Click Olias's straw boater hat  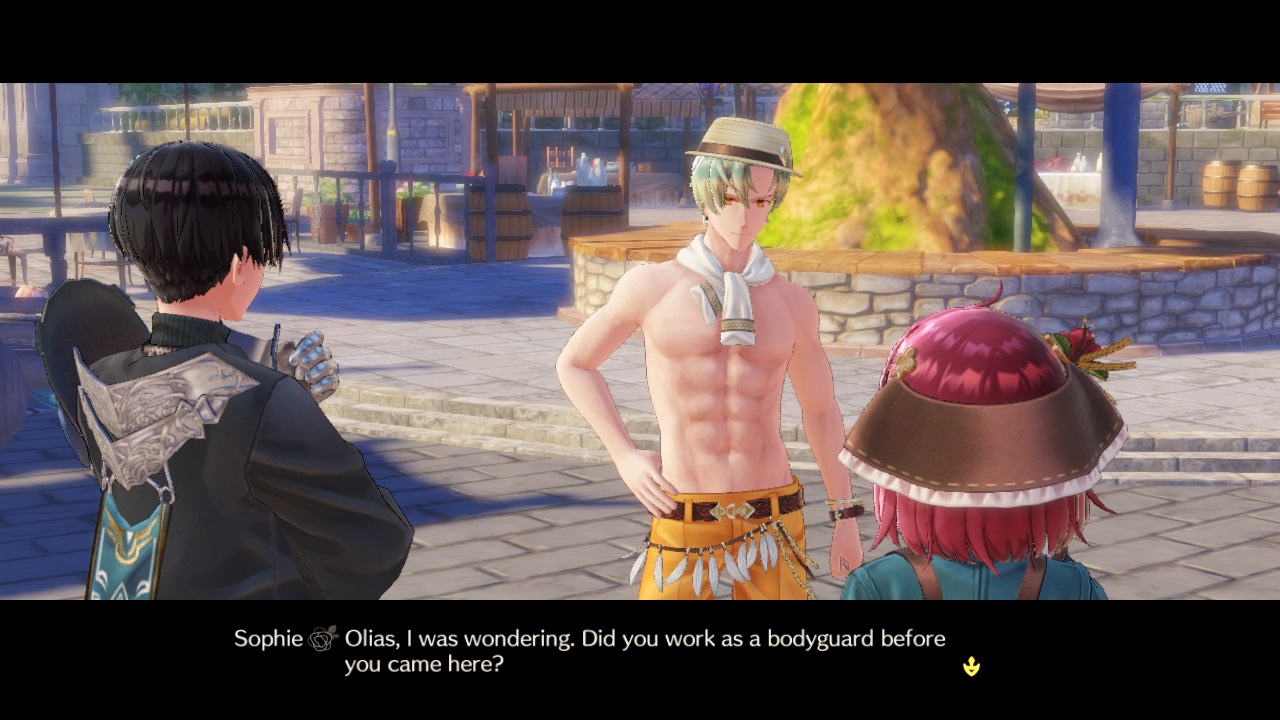740,140
